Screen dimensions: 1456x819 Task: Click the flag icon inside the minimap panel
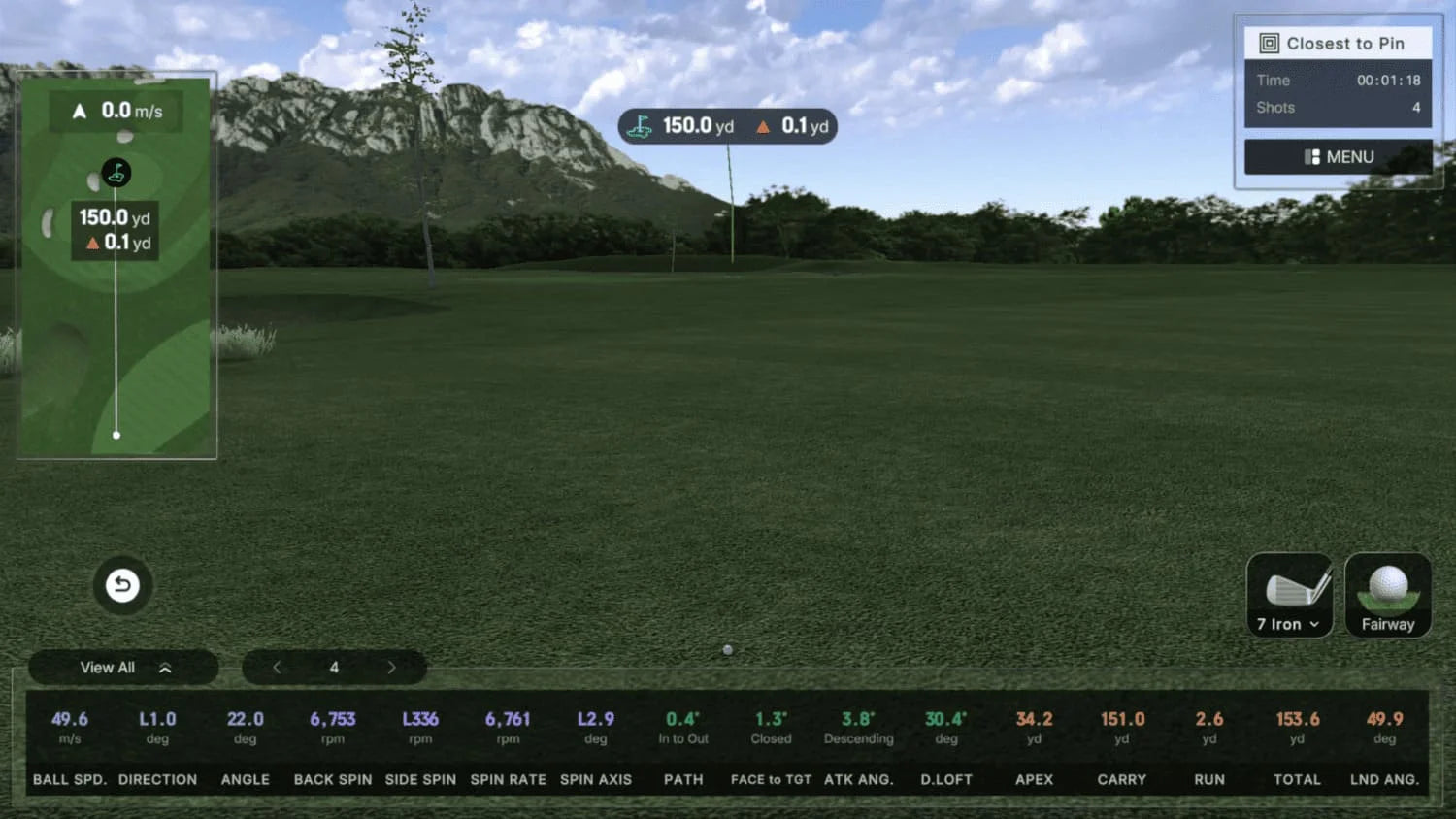pyautogui.click(x=116, y=173)
